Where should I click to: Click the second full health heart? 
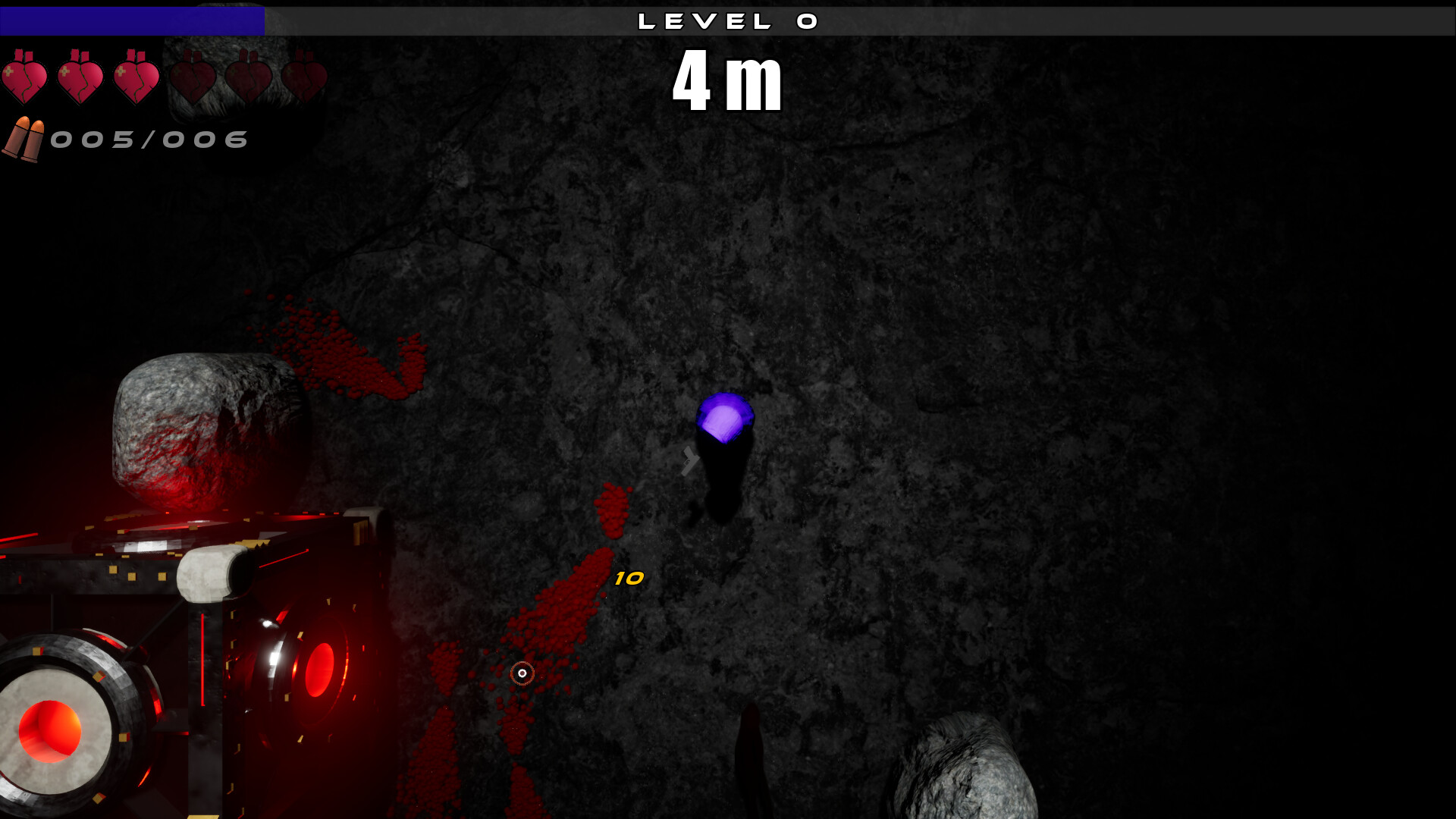(x=81, y=76)
